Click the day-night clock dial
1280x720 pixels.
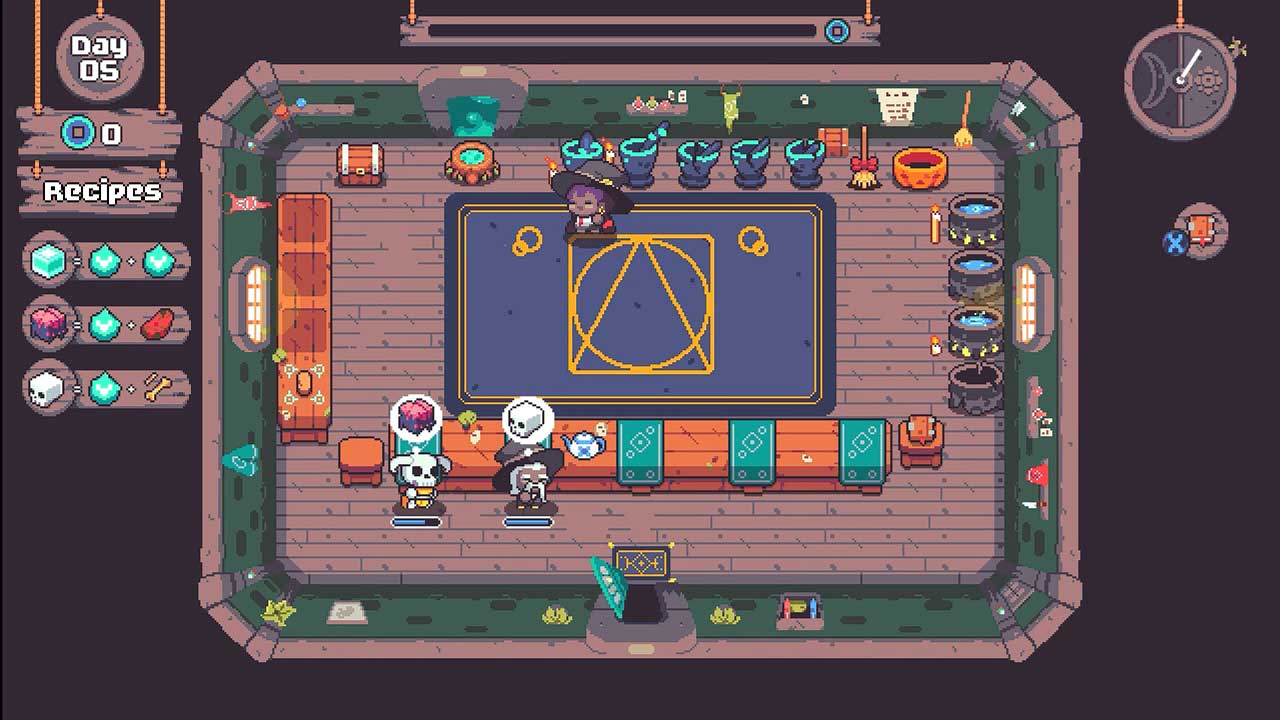pos(1180,78)
